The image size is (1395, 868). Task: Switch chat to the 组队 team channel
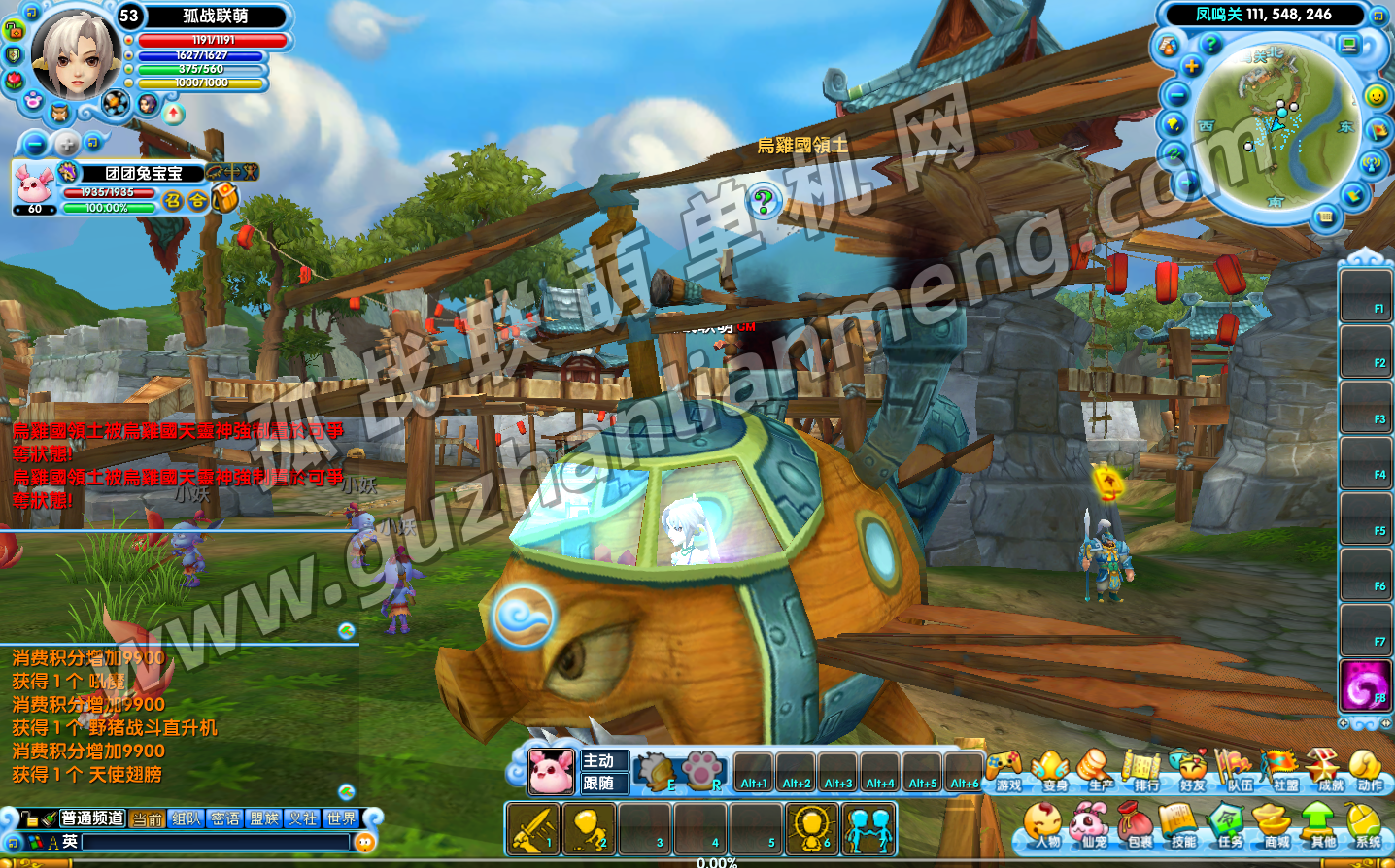tap(186, 818)
